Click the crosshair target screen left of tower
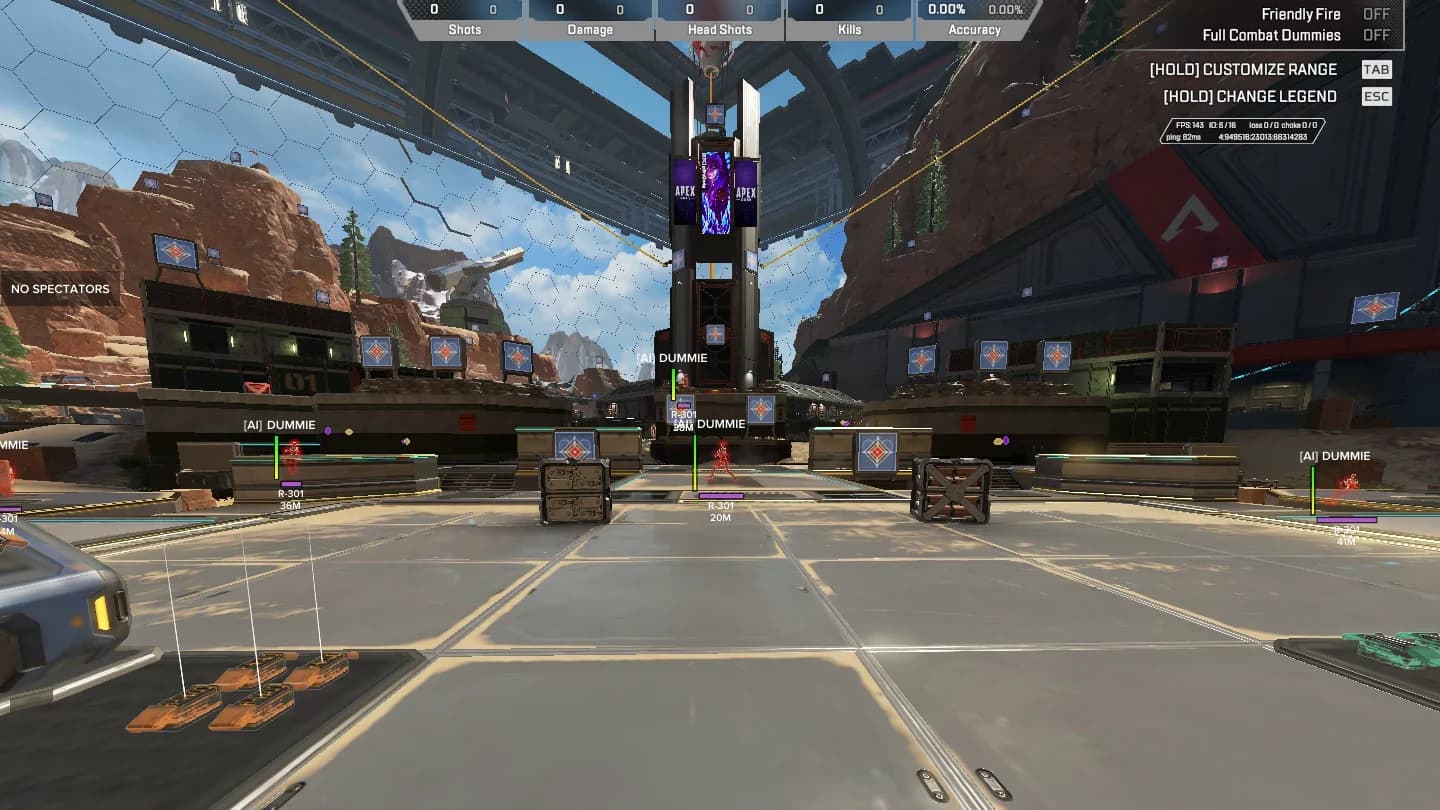 (x=576, y=441)
